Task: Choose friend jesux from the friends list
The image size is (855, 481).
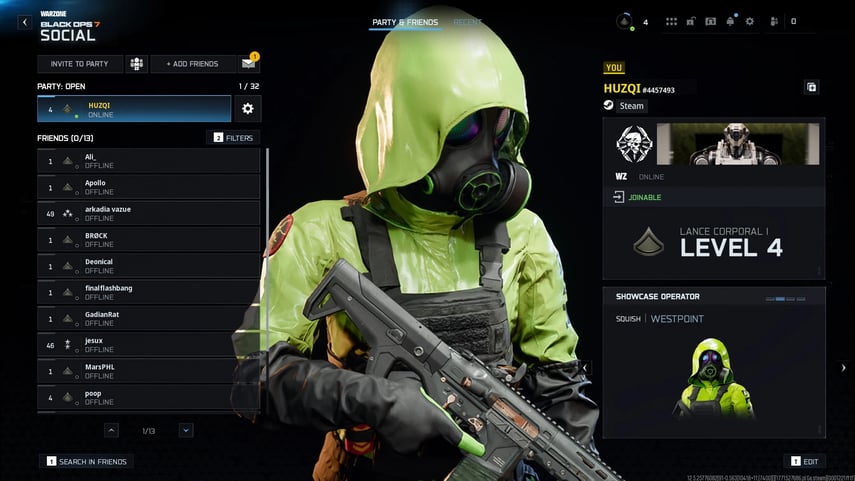Action: pos(148,345)
